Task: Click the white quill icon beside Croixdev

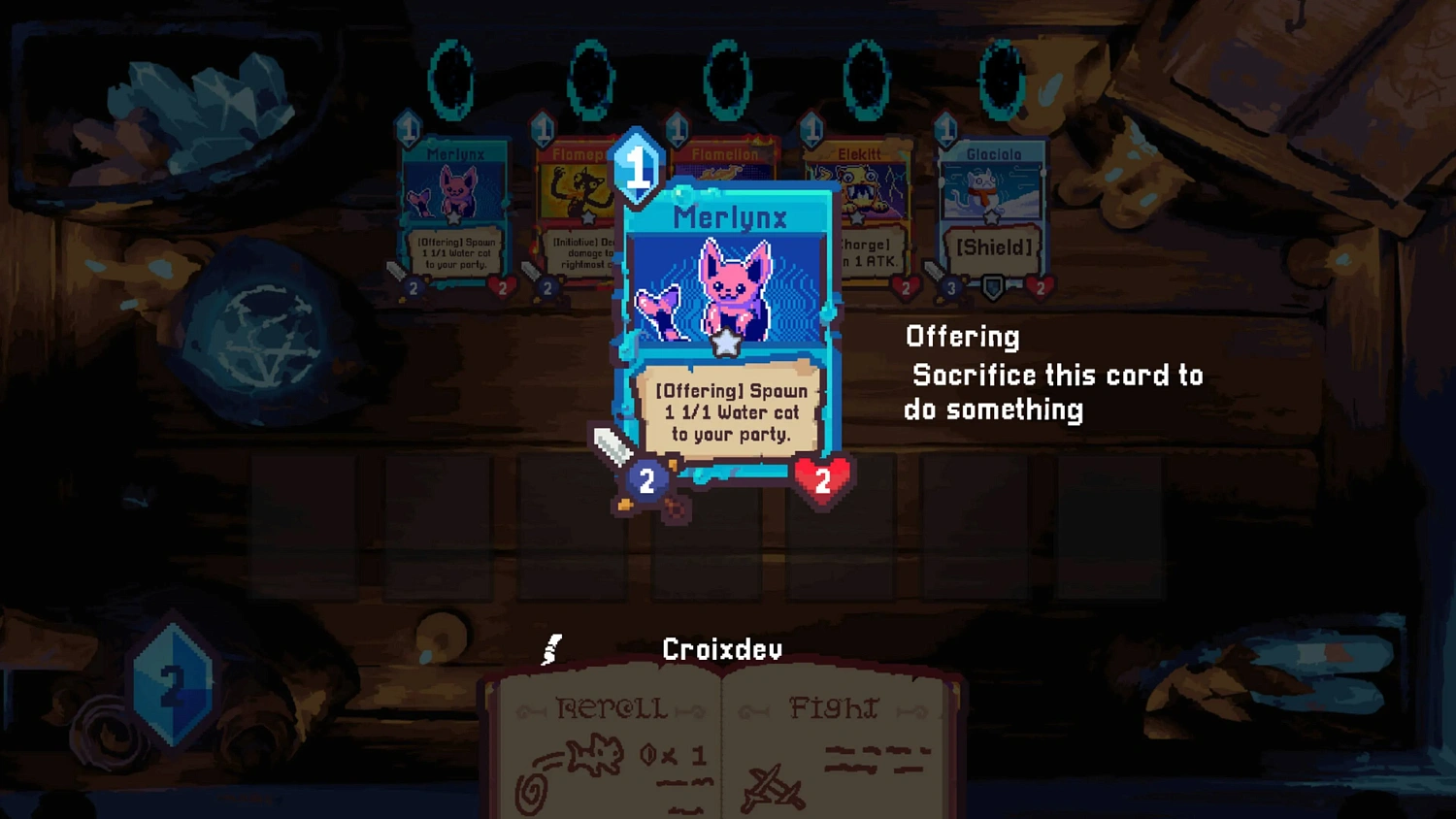Action: [551, 647]
